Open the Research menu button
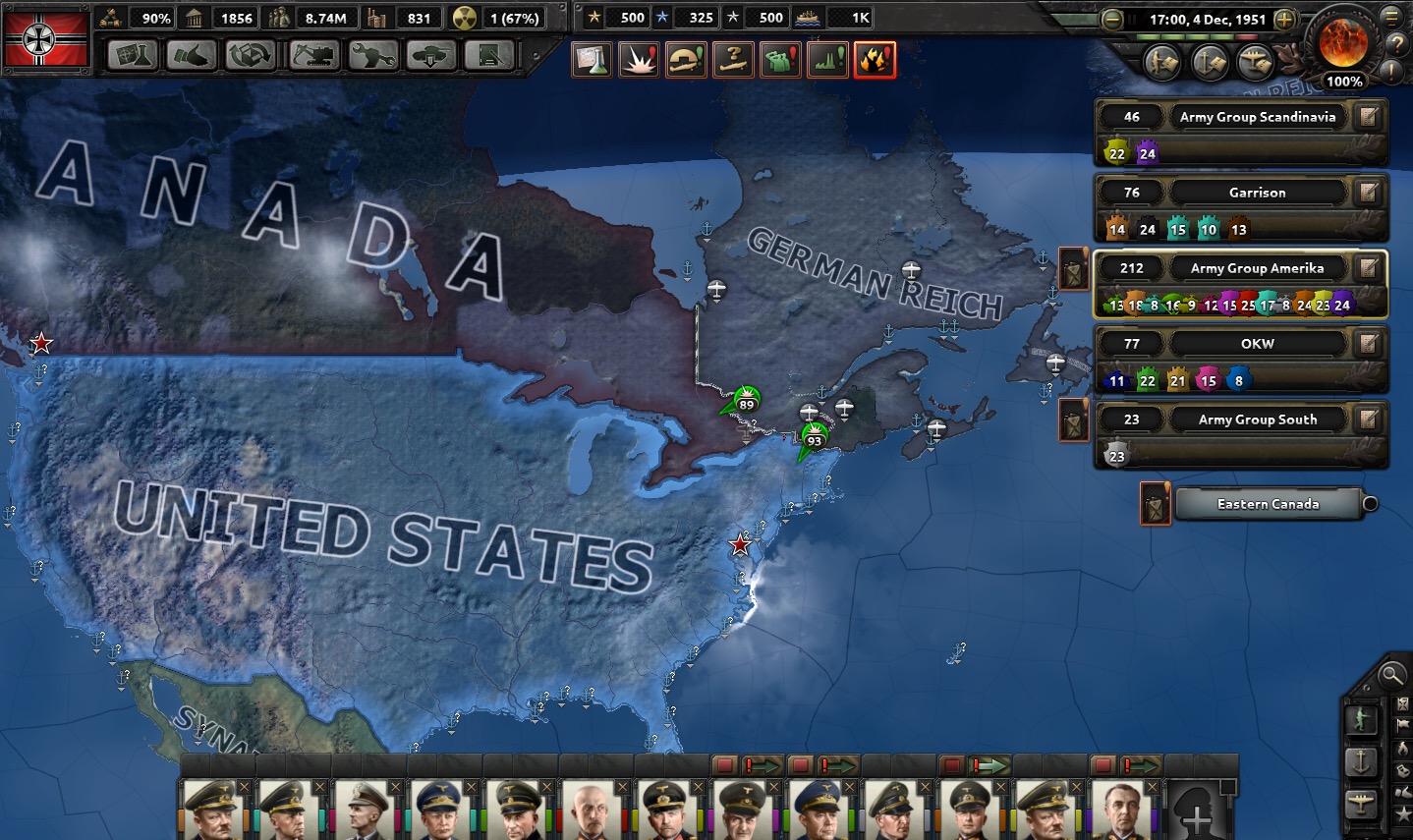 click(133, 56)
